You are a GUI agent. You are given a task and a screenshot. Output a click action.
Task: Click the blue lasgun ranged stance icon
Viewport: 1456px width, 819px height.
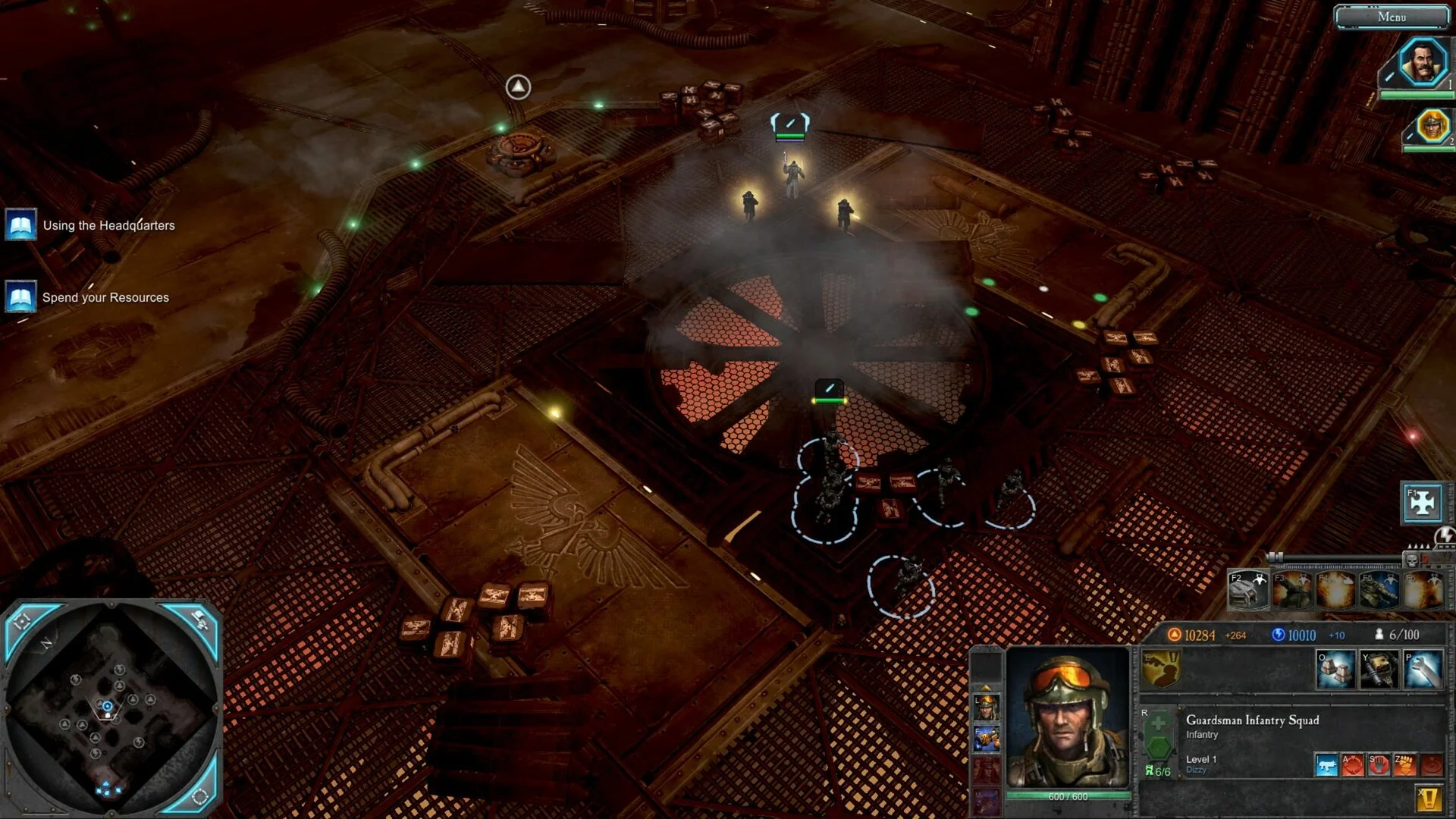(1326, 764)
